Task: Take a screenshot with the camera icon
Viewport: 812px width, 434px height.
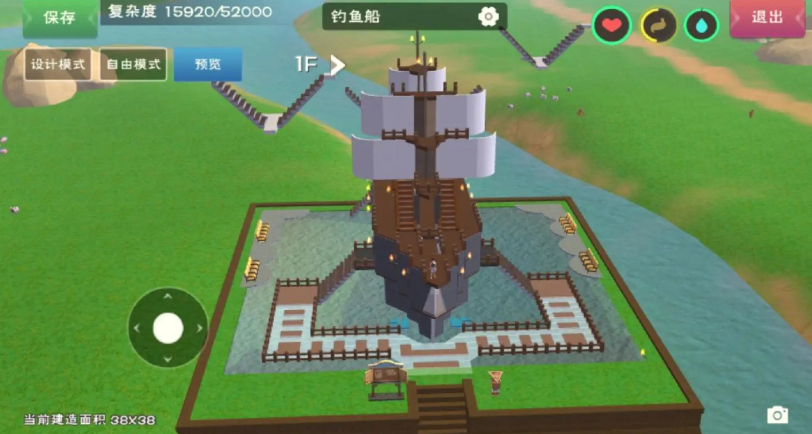Action: click(777, 414)
